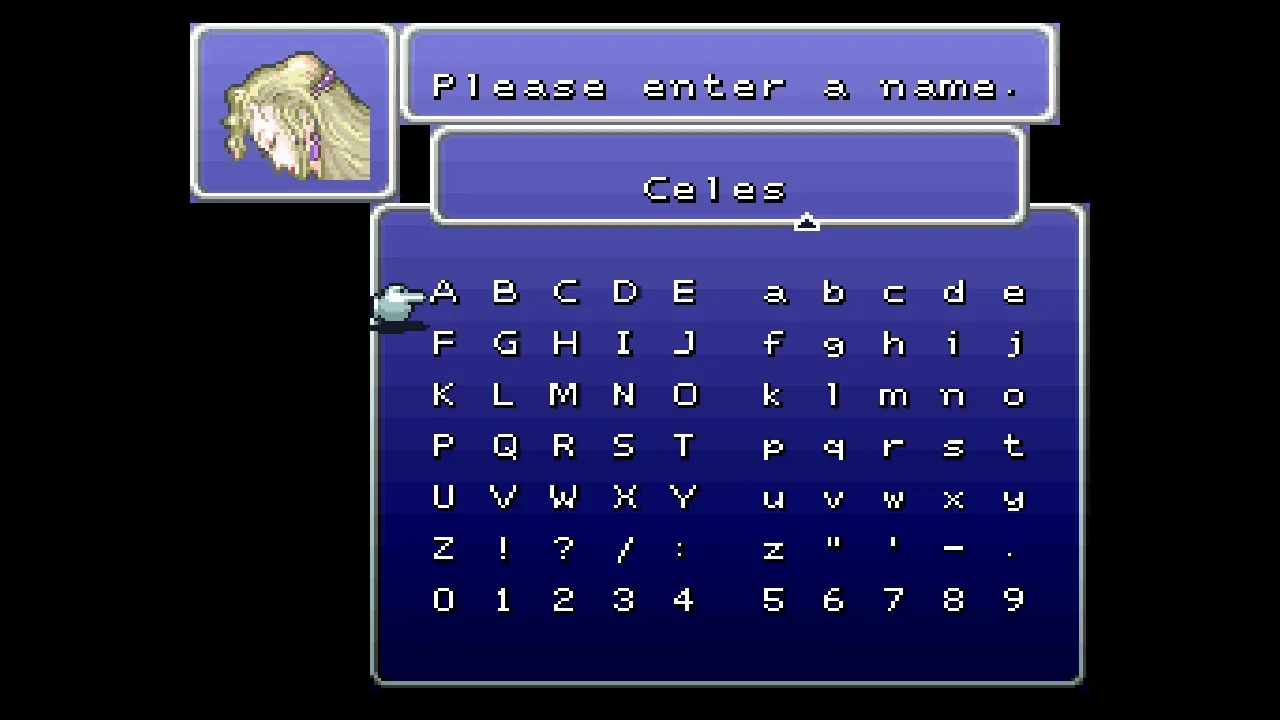Choose the lowercase letter l
The width and height of the screenshot is (1280, 720).
pyautogui.click(x=833, y=395)
